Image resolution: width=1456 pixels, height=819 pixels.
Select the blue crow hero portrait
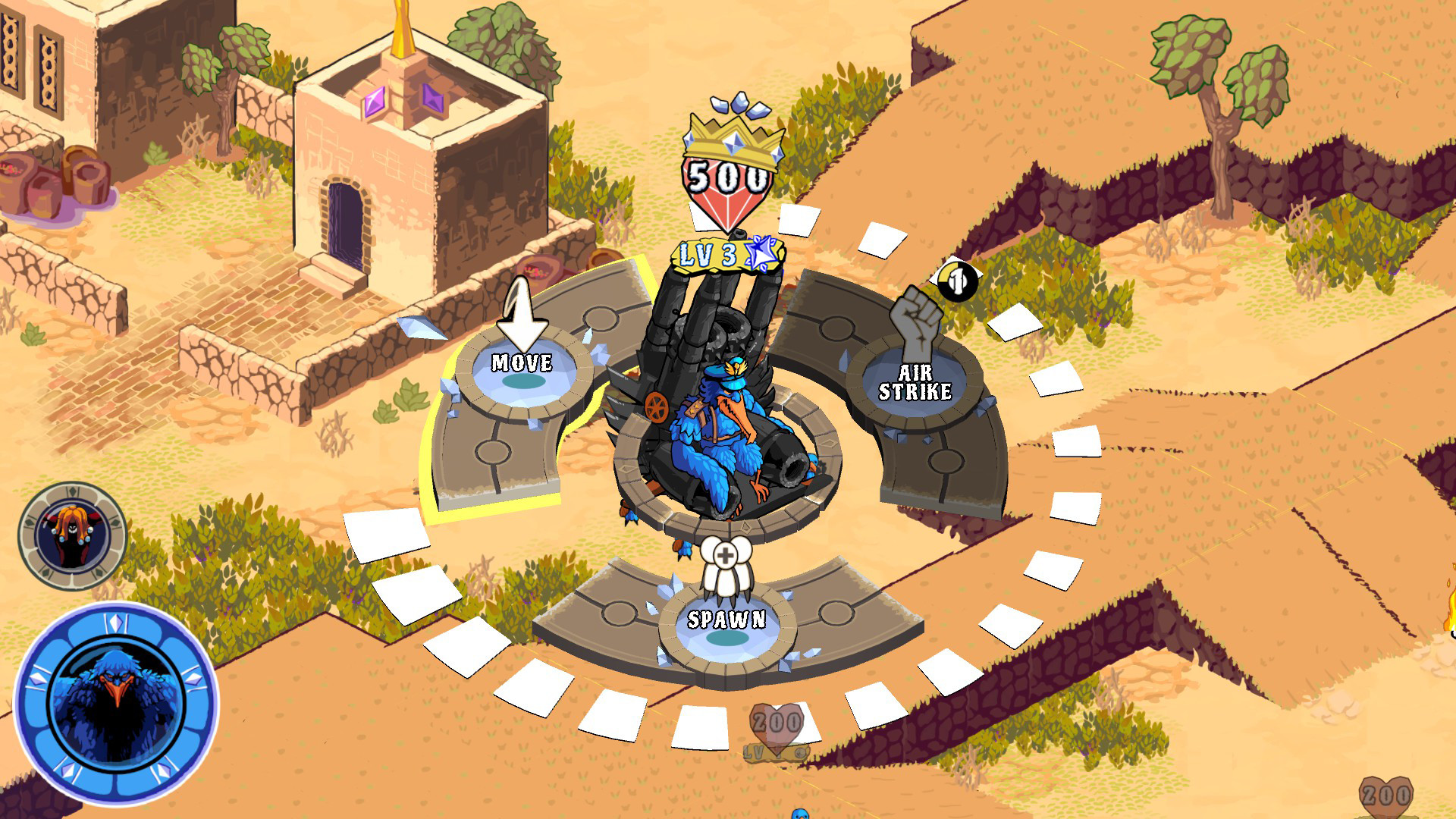(x=117, y=702)
